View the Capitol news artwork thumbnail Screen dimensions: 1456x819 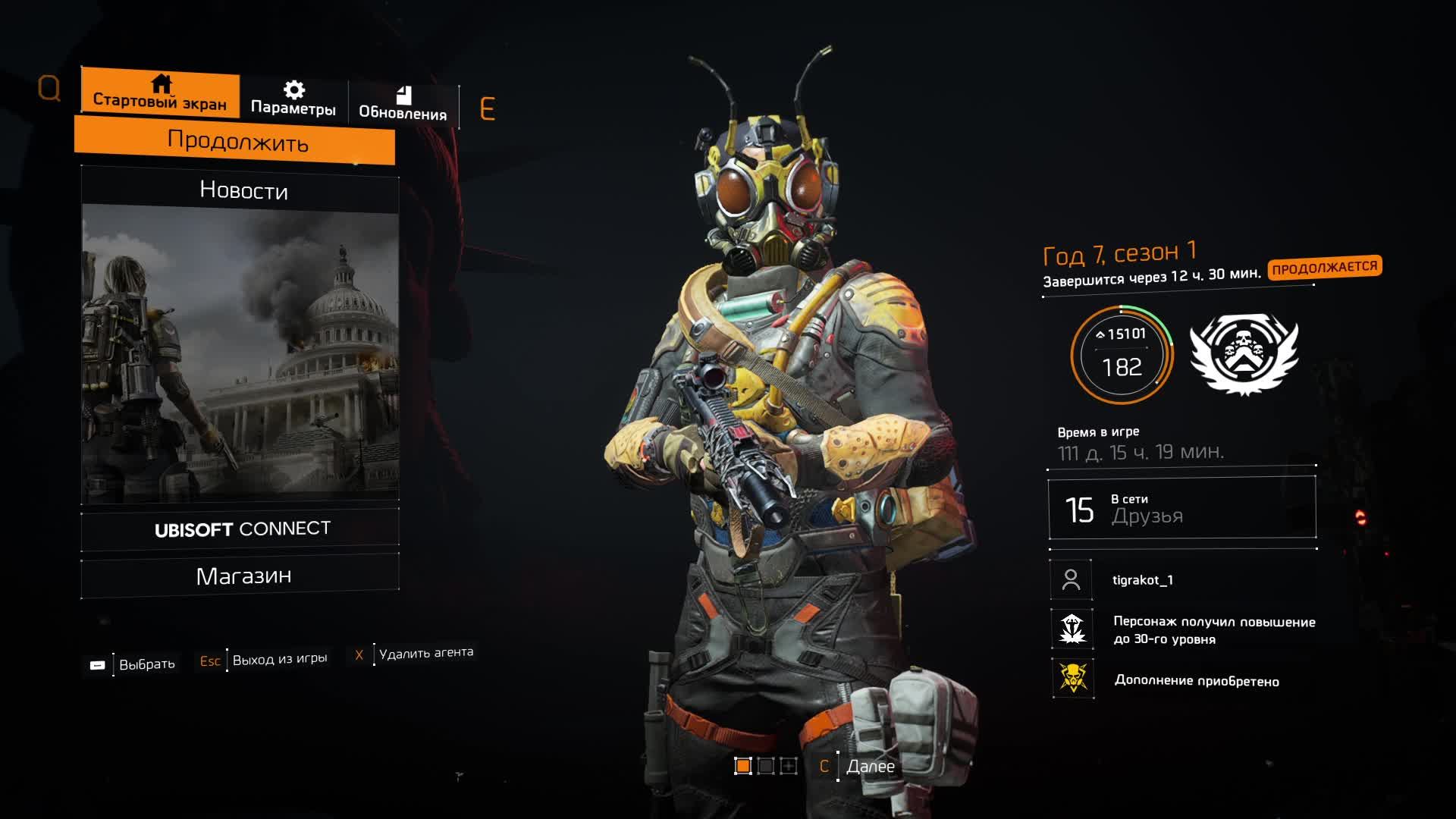[x=240, y=355]
